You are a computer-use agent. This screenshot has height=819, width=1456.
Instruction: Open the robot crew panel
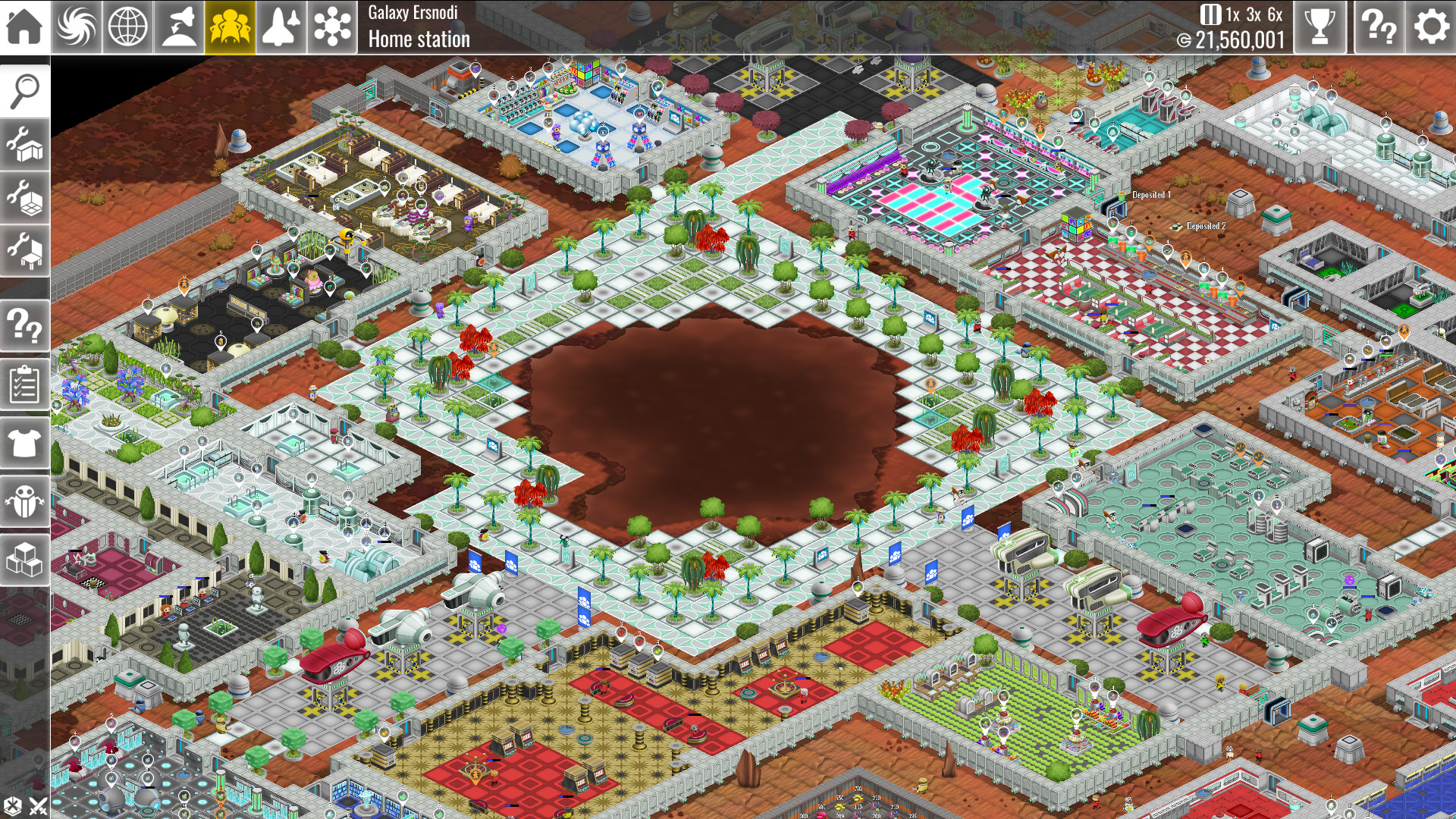pyautogui.click(x=24, y=500)
